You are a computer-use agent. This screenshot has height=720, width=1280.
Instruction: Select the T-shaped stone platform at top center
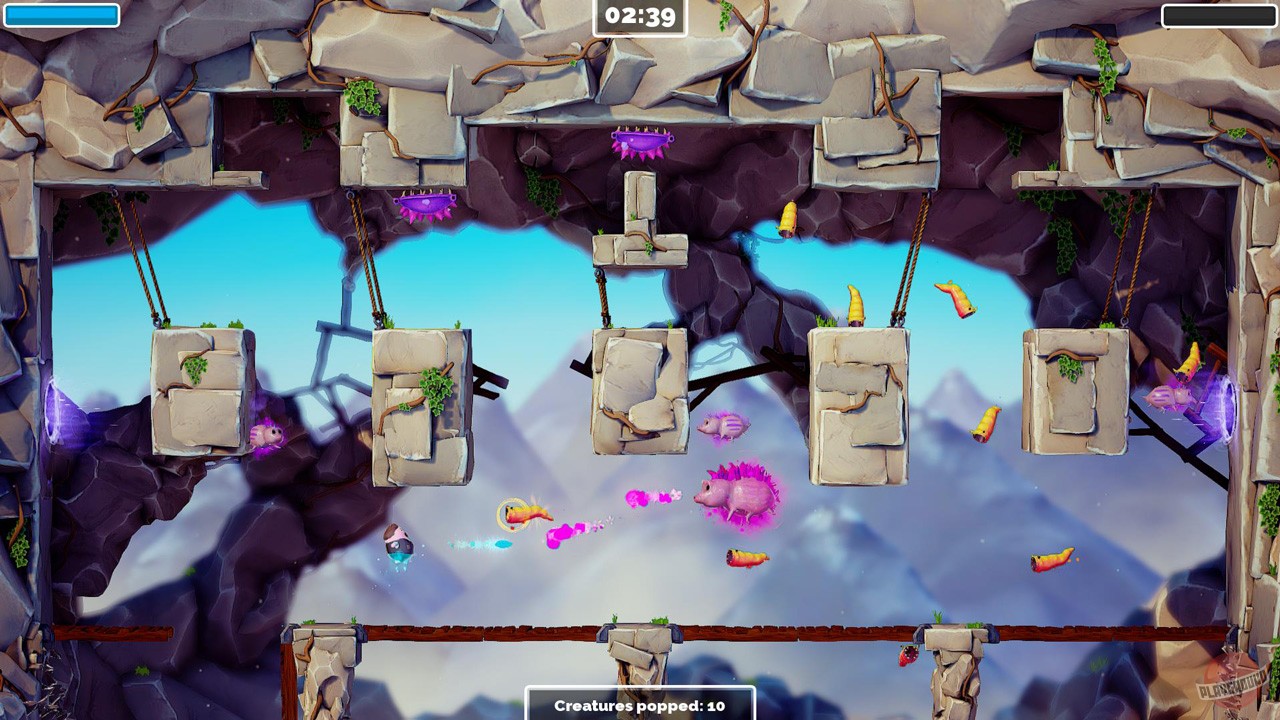coord(639,215)
